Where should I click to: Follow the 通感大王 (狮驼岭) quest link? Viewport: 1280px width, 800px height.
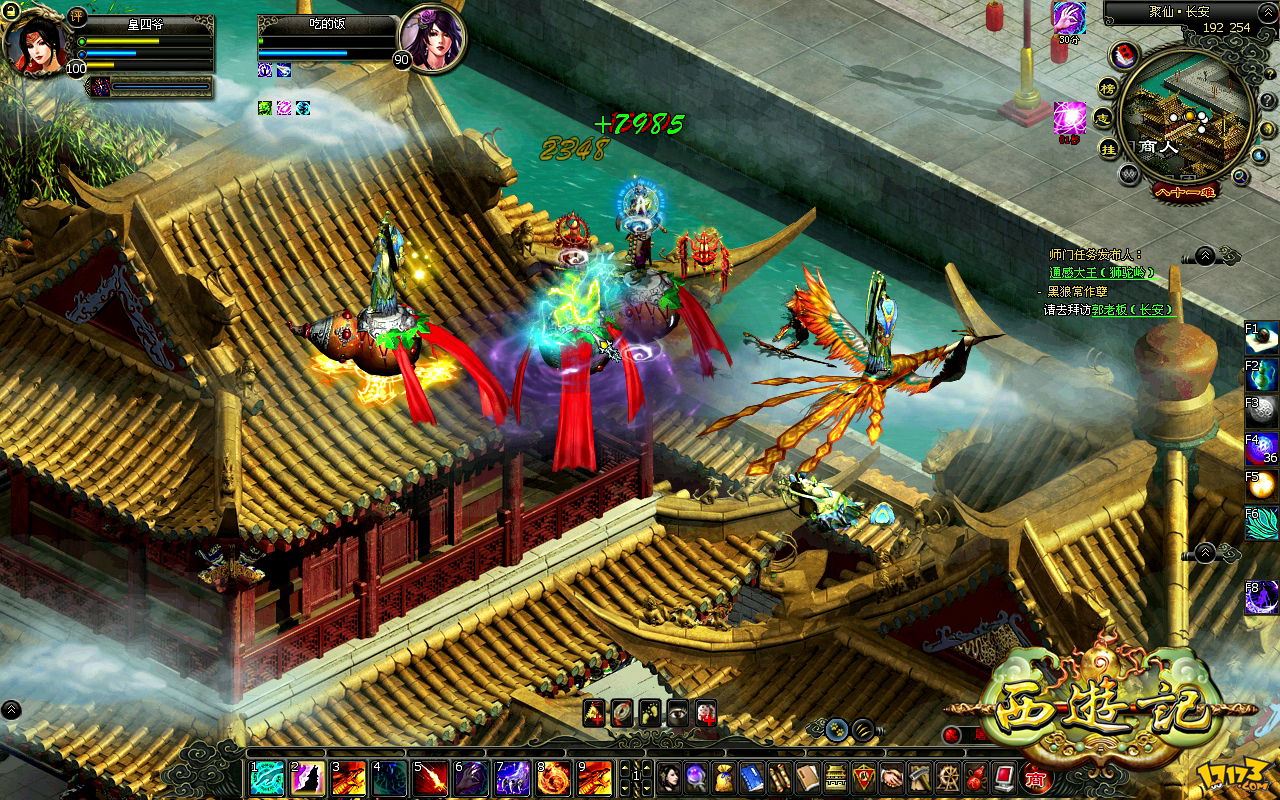1102,272
